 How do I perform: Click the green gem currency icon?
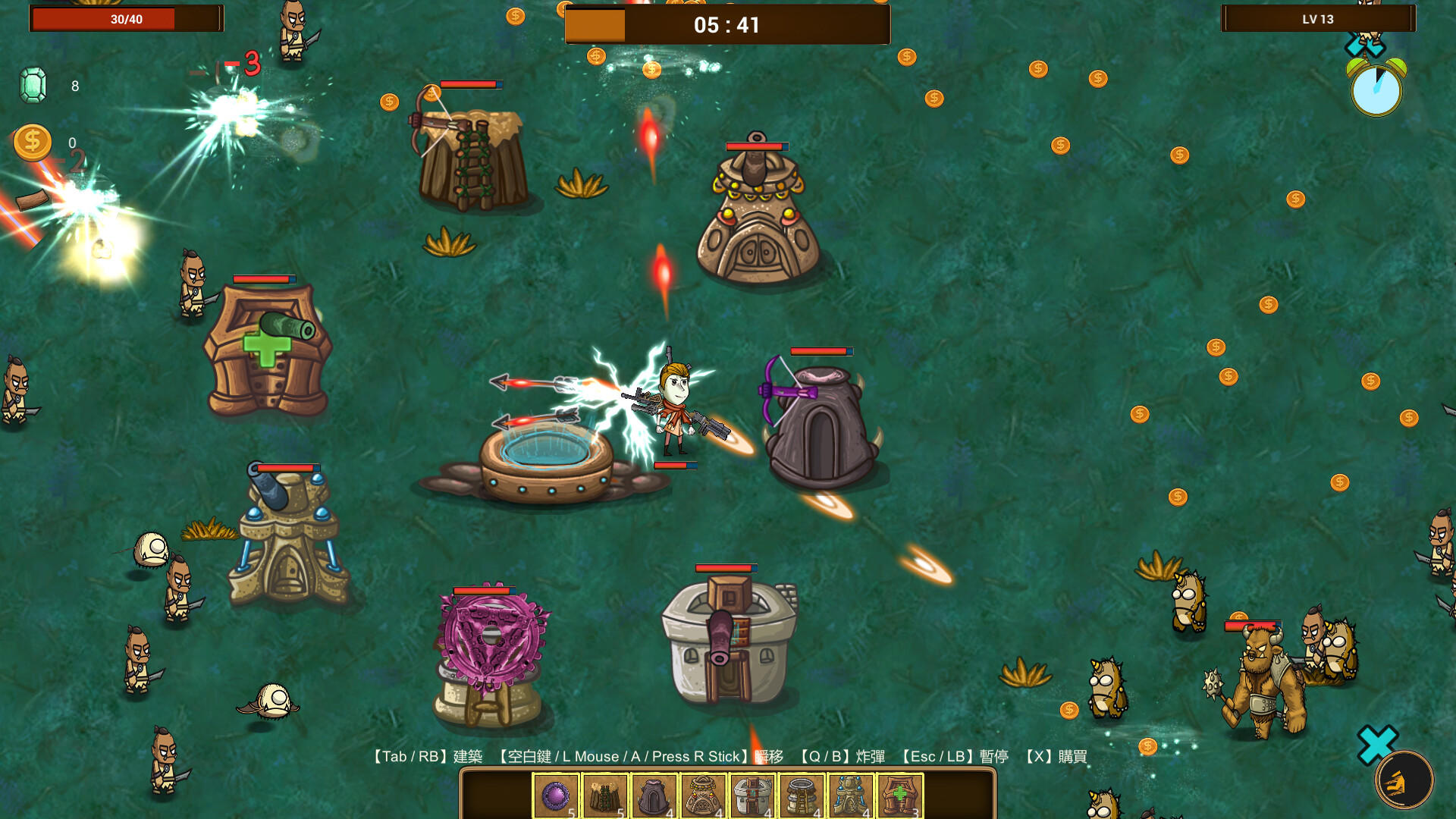point(33,85)
